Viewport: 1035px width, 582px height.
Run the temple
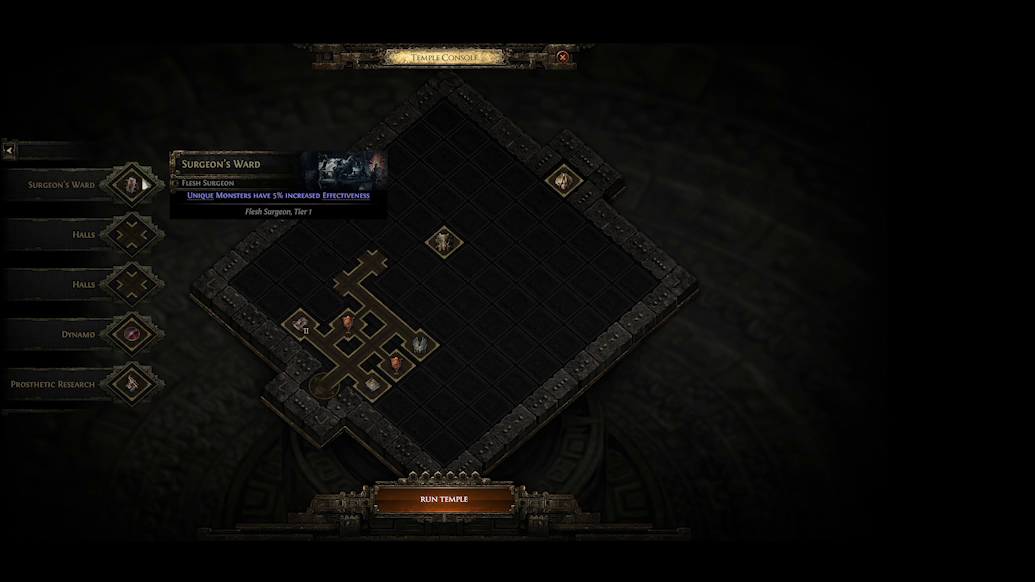coord(443,498)
